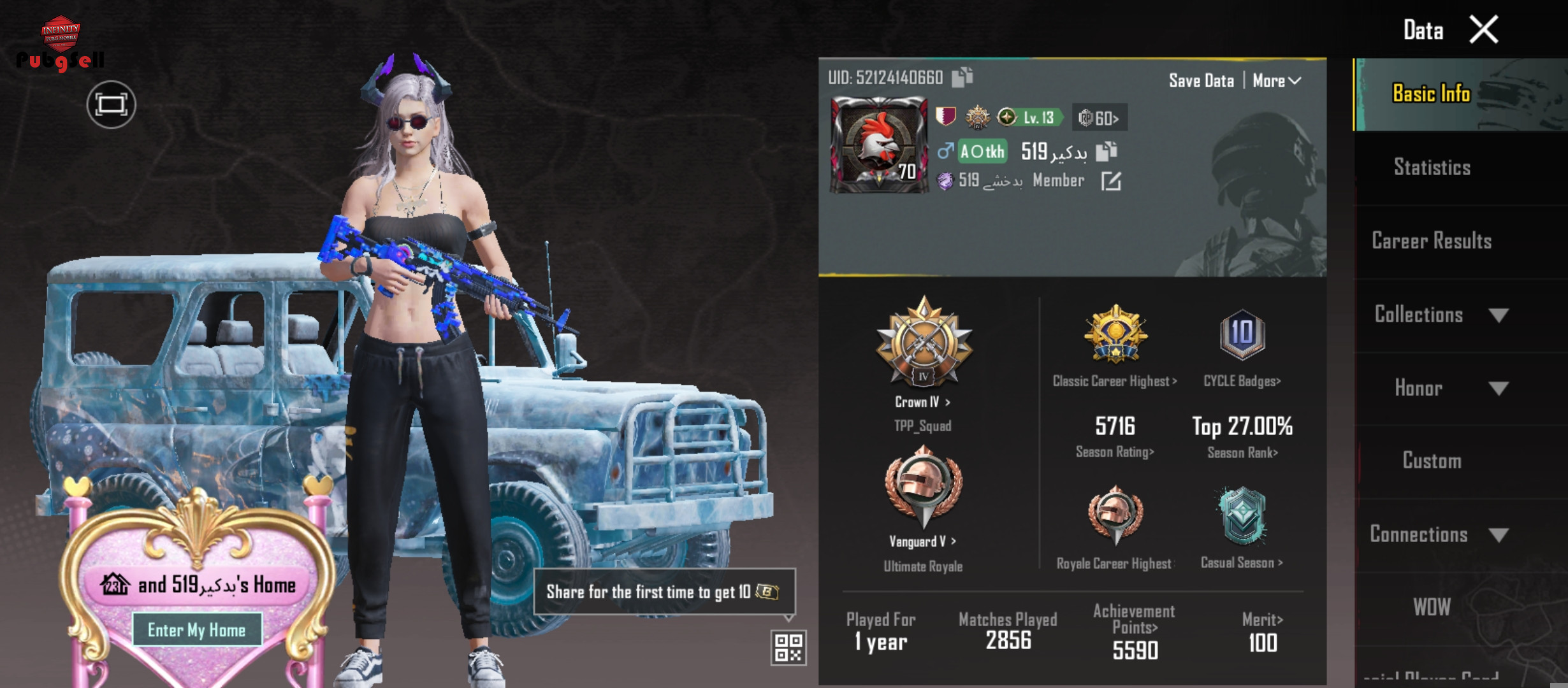View the Vanguard V Ultimate Royale rank

pos(923,541)
